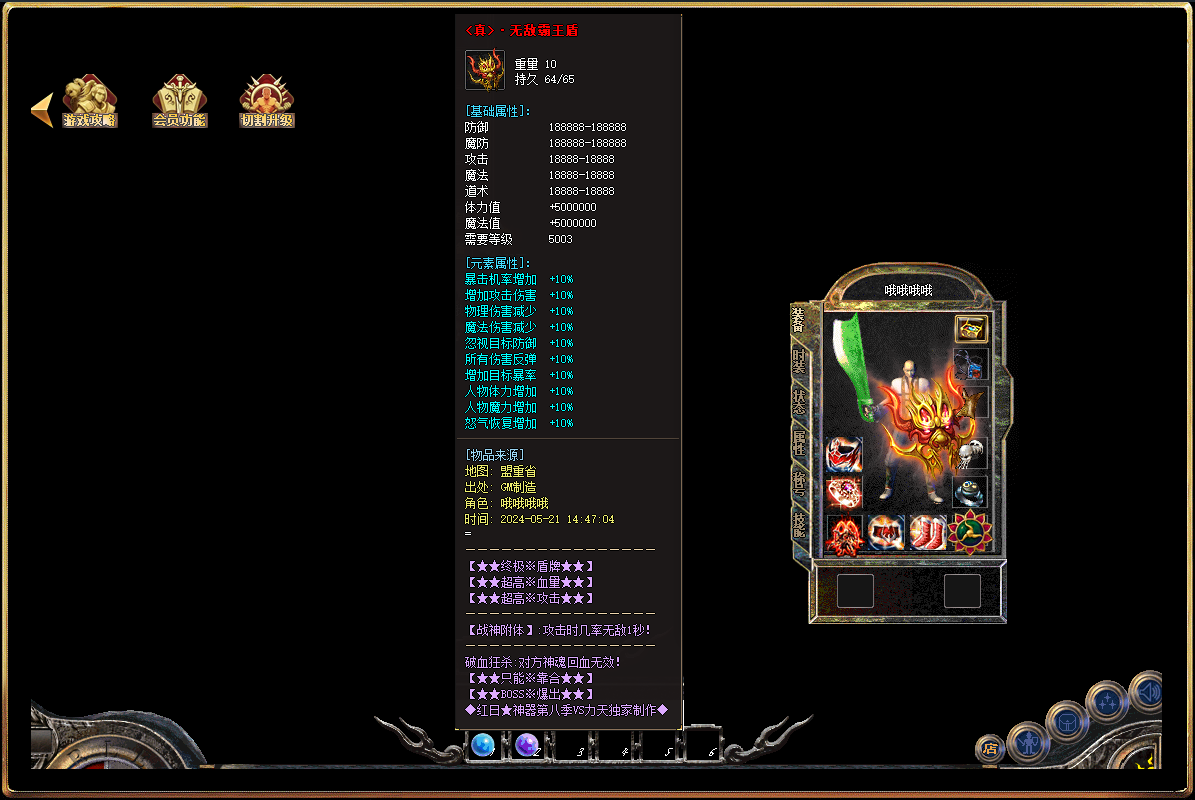Collapse the top menu with the gold arrow
The height and width of the screenshot is (800, 1195).
point(41,109)
